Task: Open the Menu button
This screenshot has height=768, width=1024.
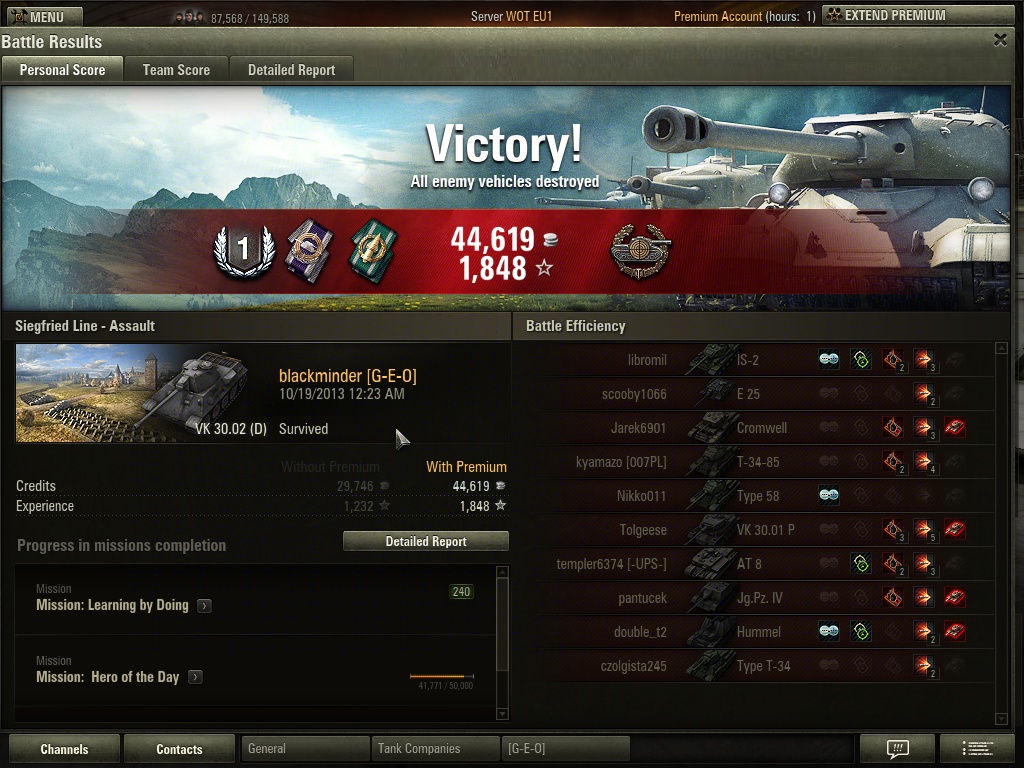Action: (42, 16)
